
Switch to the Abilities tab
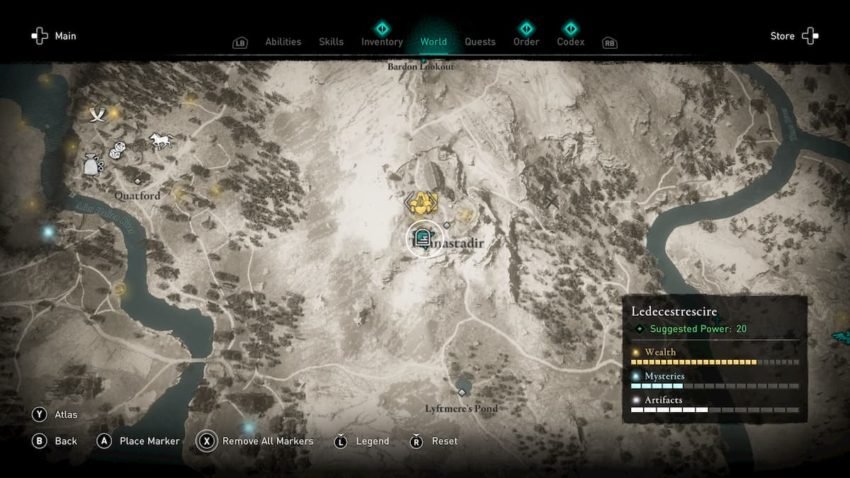(283, 42)
